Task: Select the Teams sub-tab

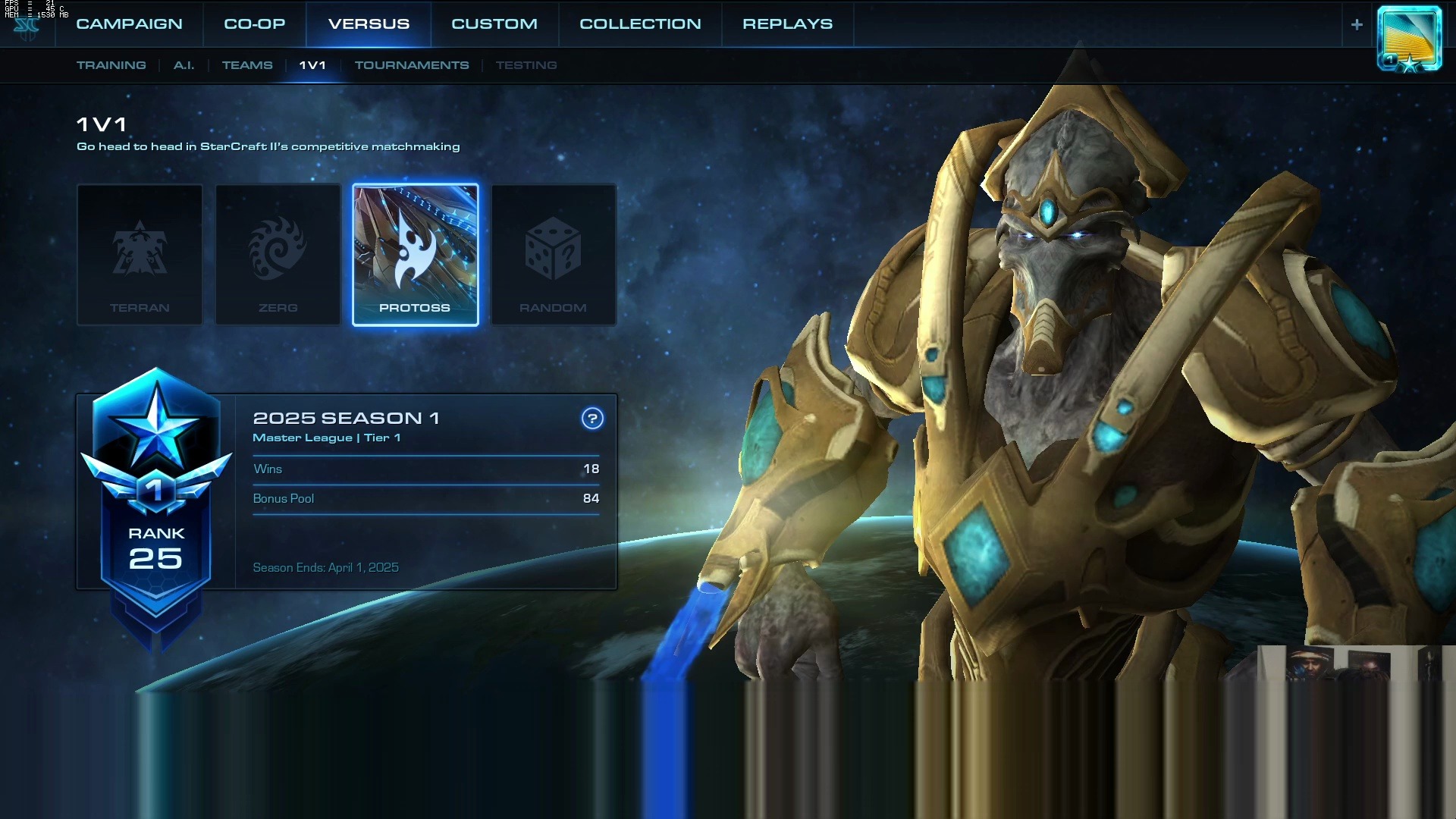Action: (x=247, y=65)
